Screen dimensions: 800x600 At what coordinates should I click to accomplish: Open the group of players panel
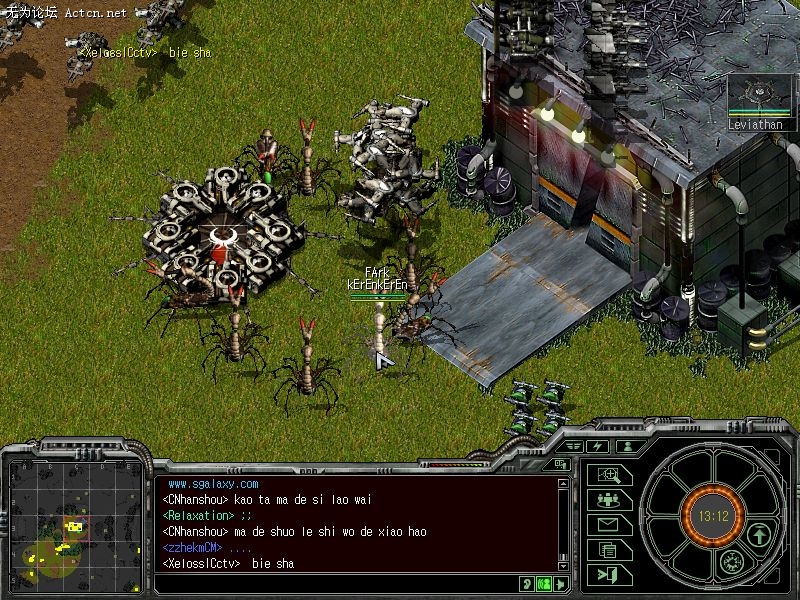[608, 500]
